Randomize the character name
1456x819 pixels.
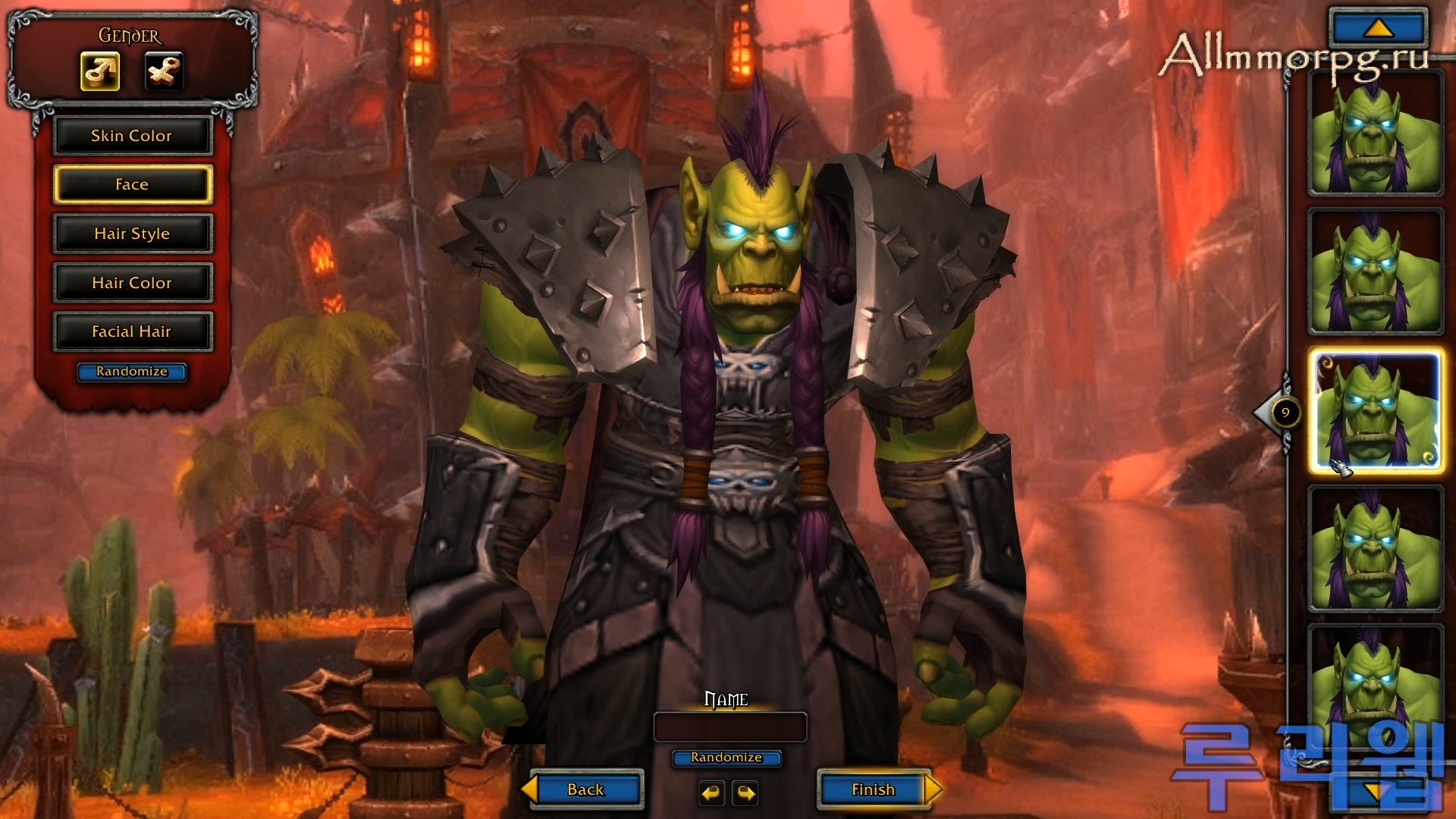click(726, 758)
